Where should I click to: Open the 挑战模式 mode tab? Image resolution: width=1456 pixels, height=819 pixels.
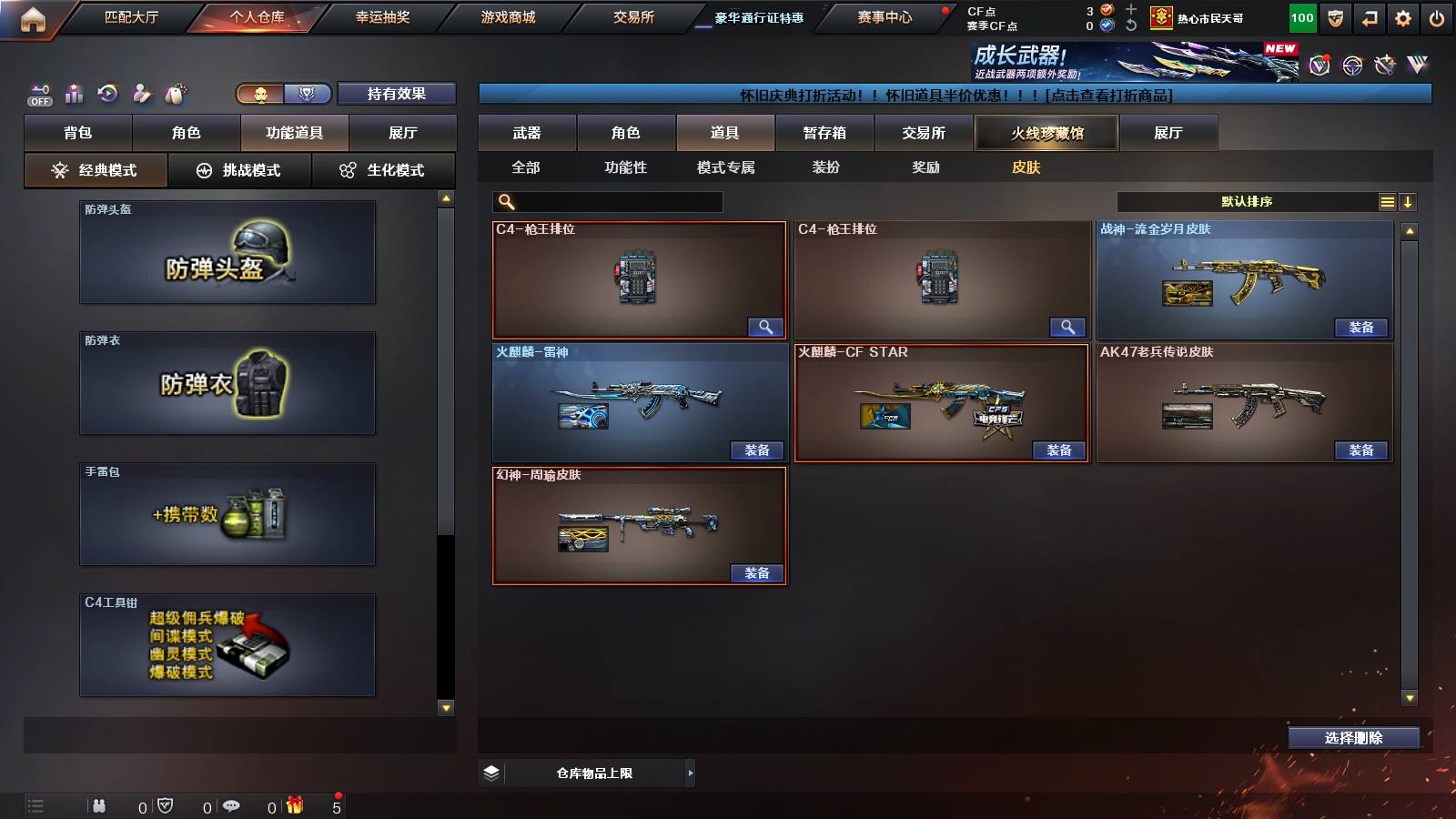click(x=239, y=169)
